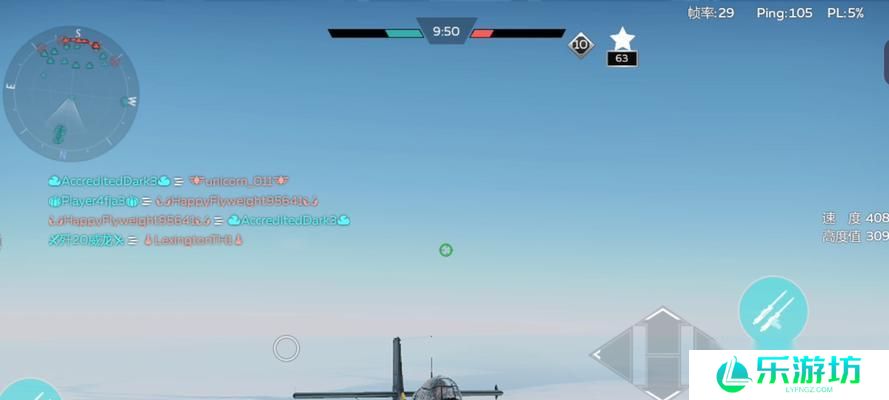Viewport: 889px width, 400px height.
Task: Select the white star score icon
Action: [x=622, y=39]
